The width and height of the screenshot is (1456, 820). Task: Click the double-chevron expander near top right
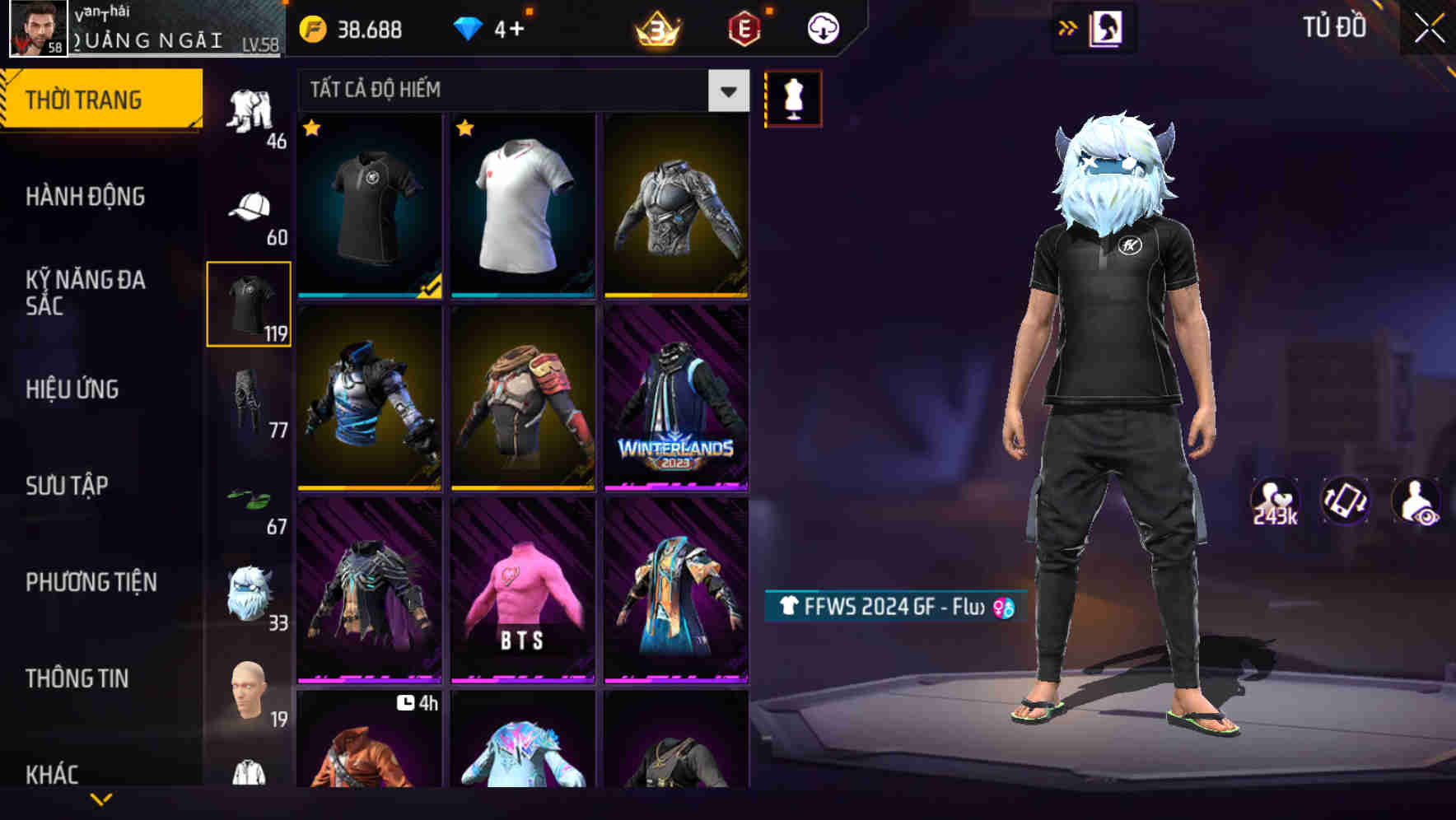point(1068,26)
